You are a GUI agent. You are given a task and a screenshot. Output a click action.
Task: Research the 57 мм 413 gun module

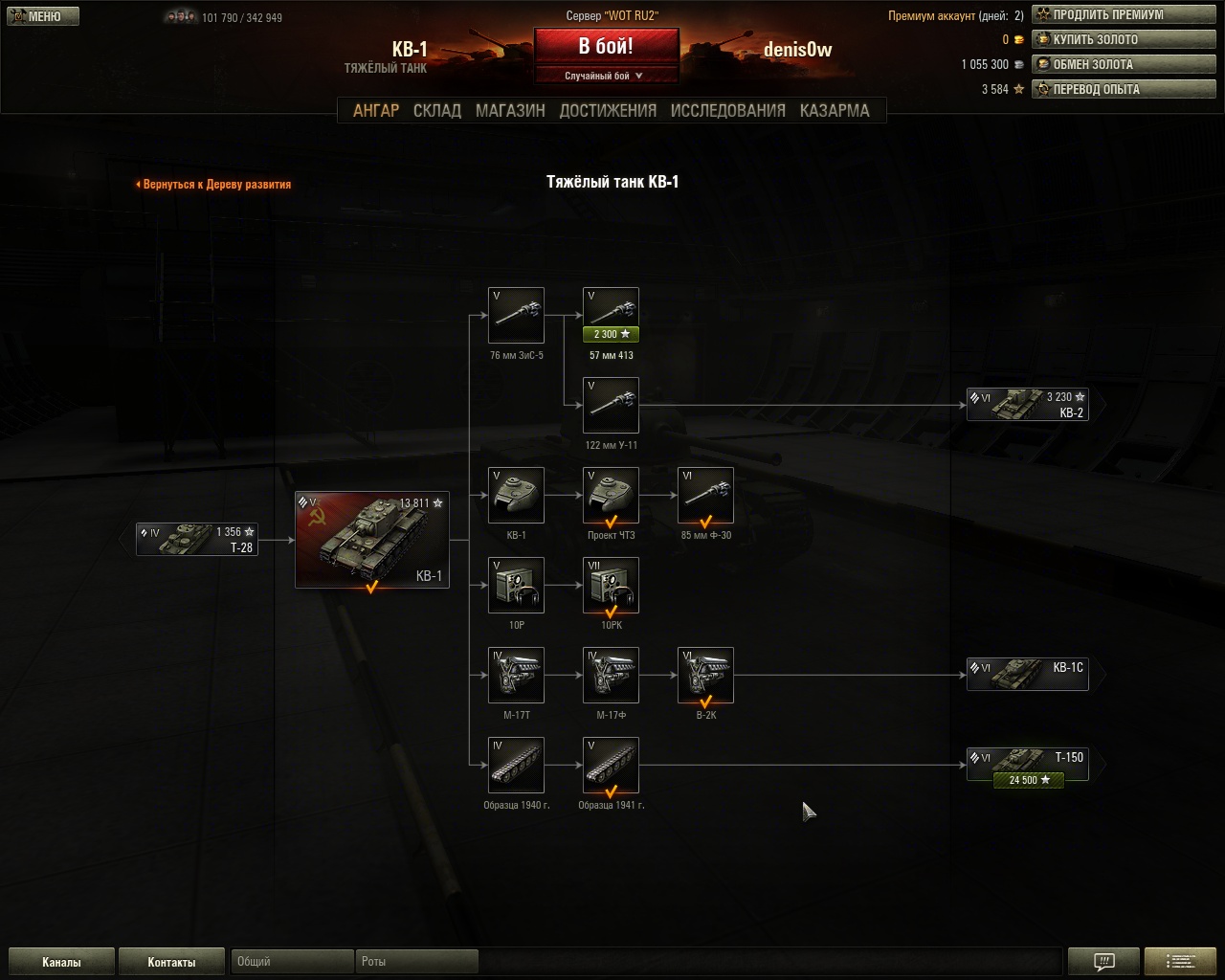(x=611, y=315)
